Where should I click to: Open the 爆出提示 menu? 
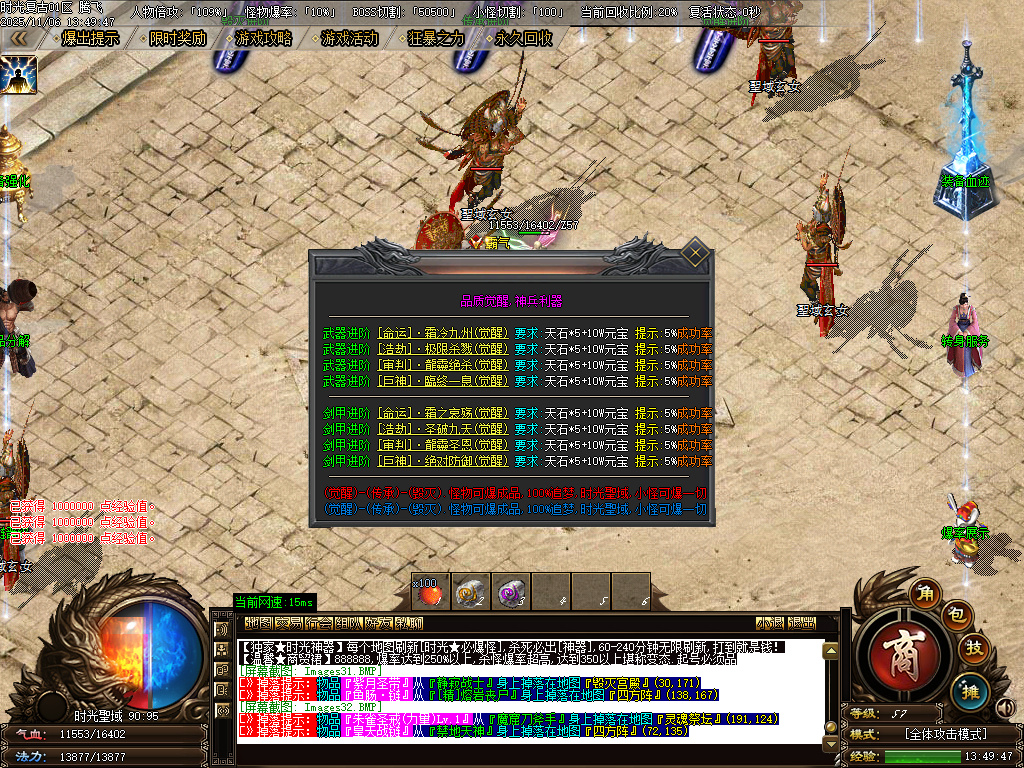click(90, 38)
